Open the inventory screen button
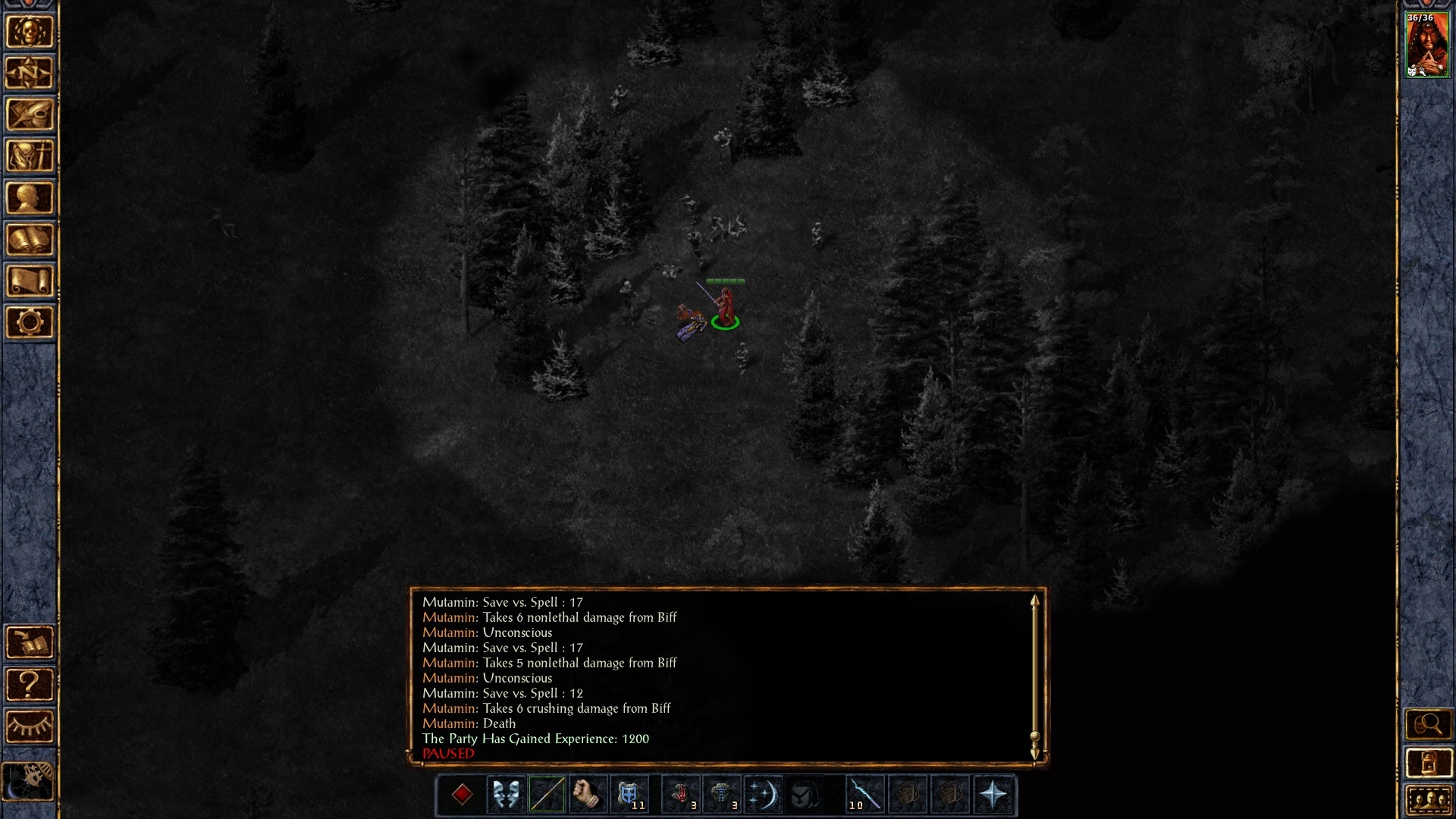The width and height of the screenshot is (1456, 819). (x=30, y=157)
